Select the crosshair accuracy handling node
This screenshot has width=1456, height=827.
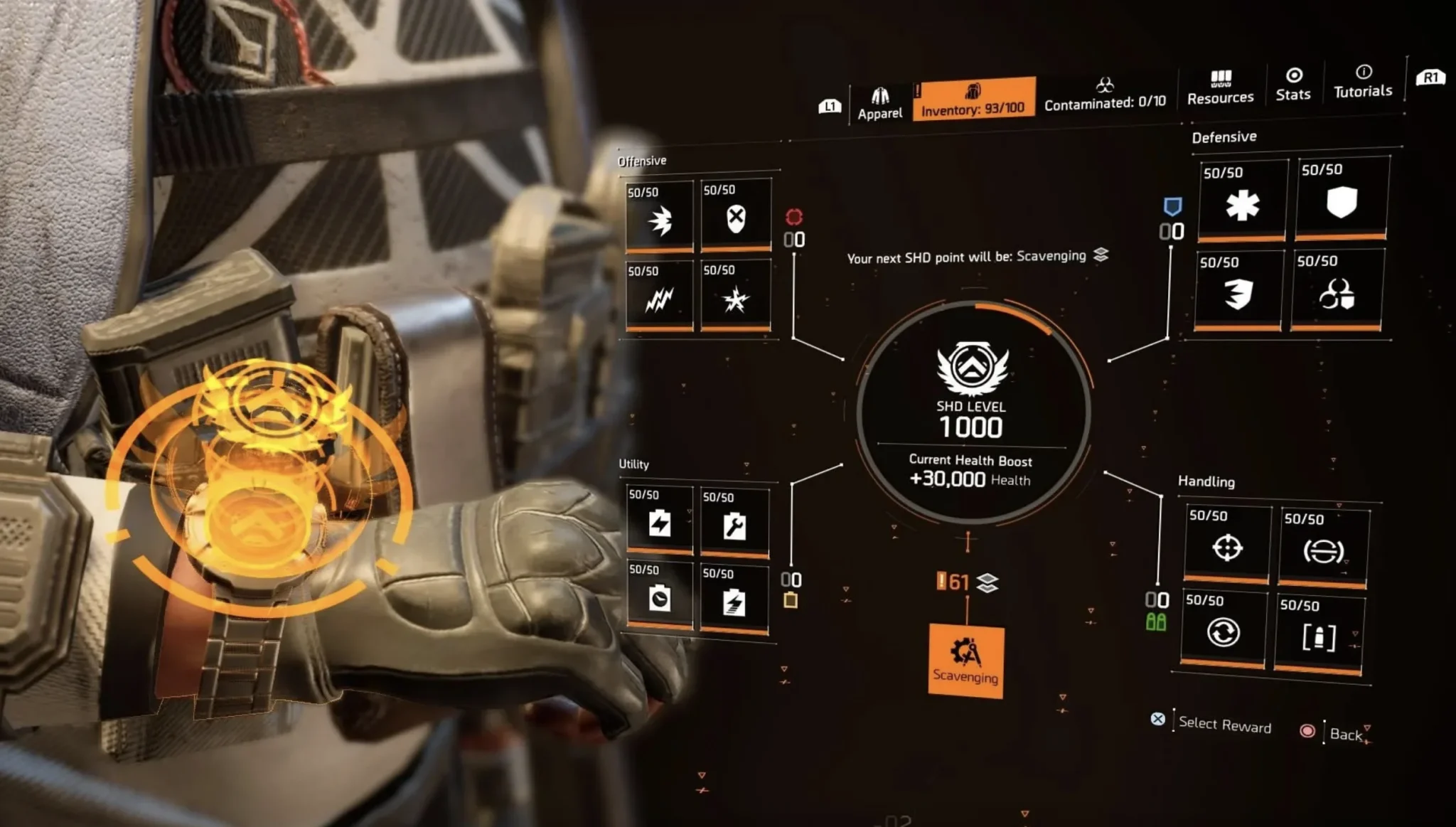tap(1227, 545)
